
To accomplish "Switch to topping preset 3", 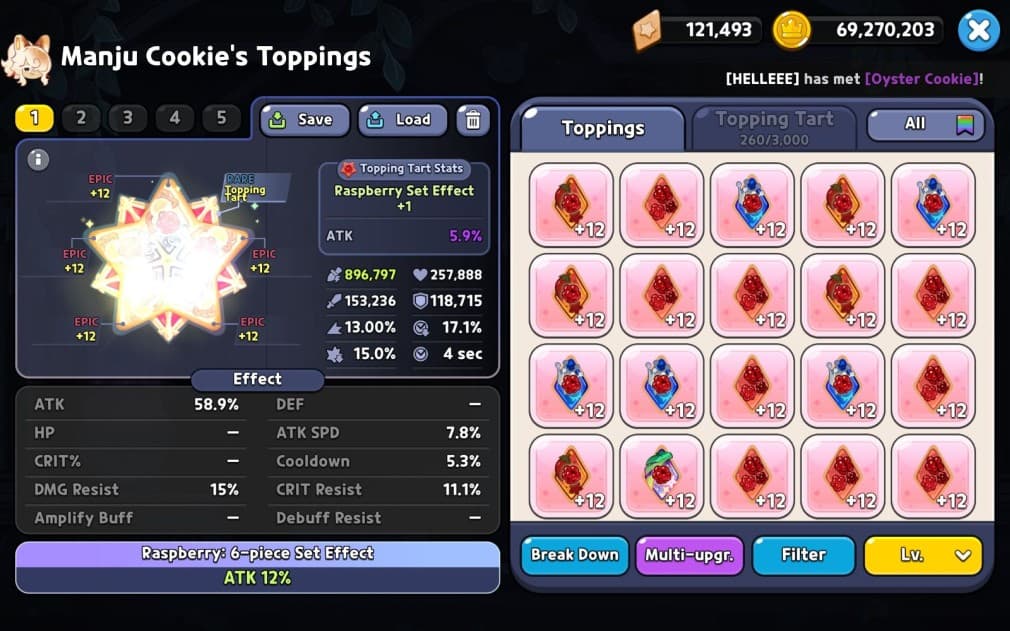I will [128, 118].
